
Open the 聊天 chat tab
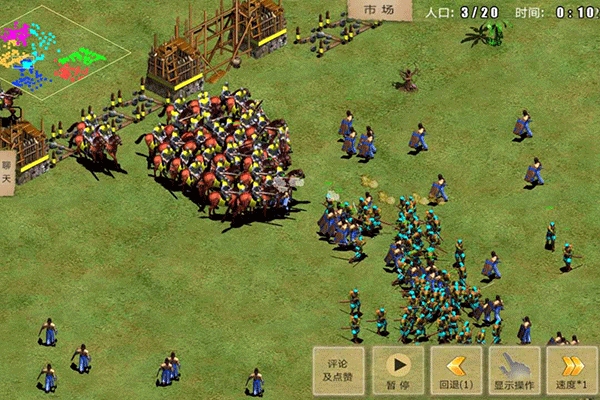pos(7,172)
